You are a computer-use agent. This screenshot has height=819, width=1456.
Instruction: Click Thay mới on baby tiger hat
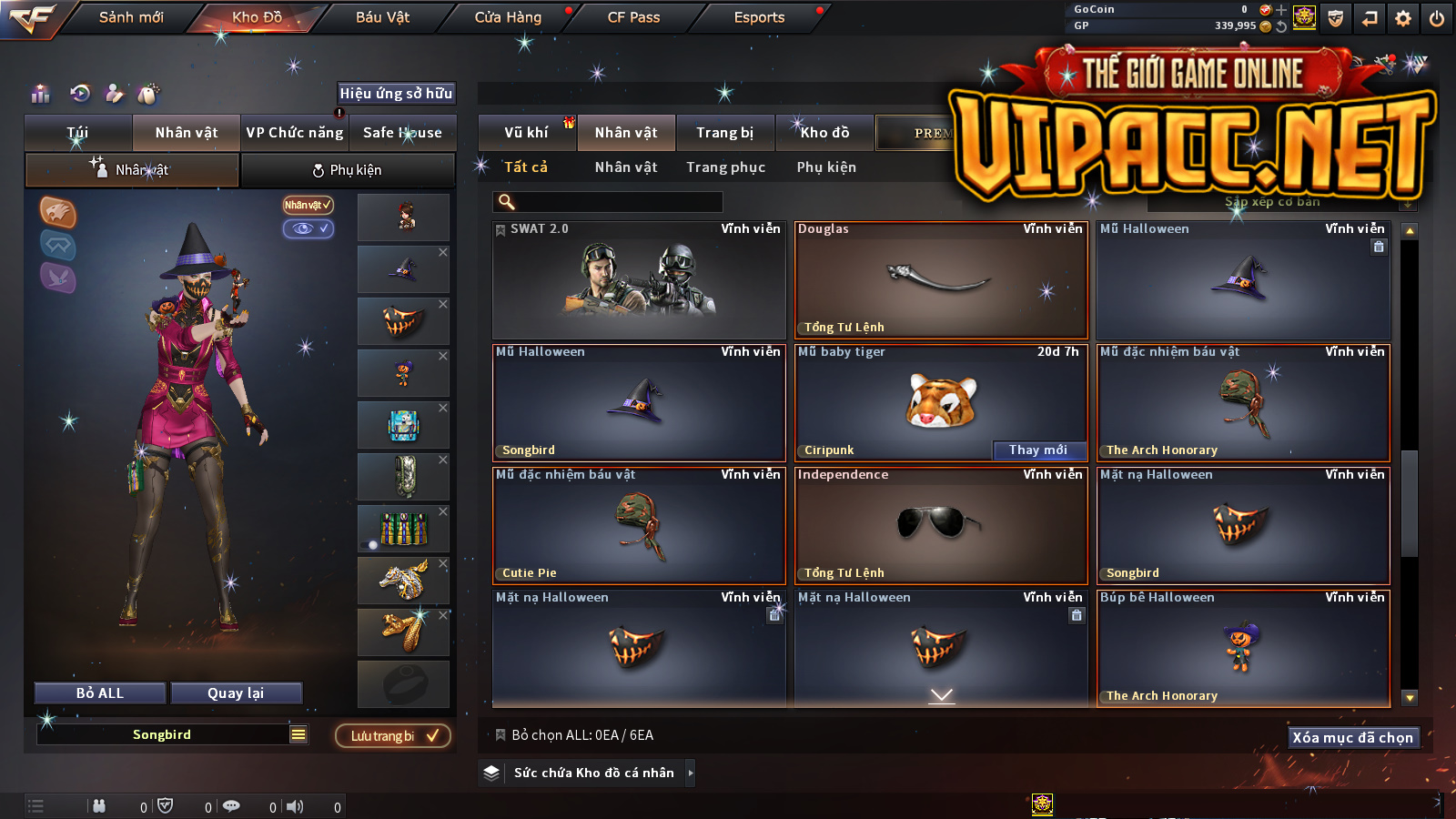(1038, 450)
